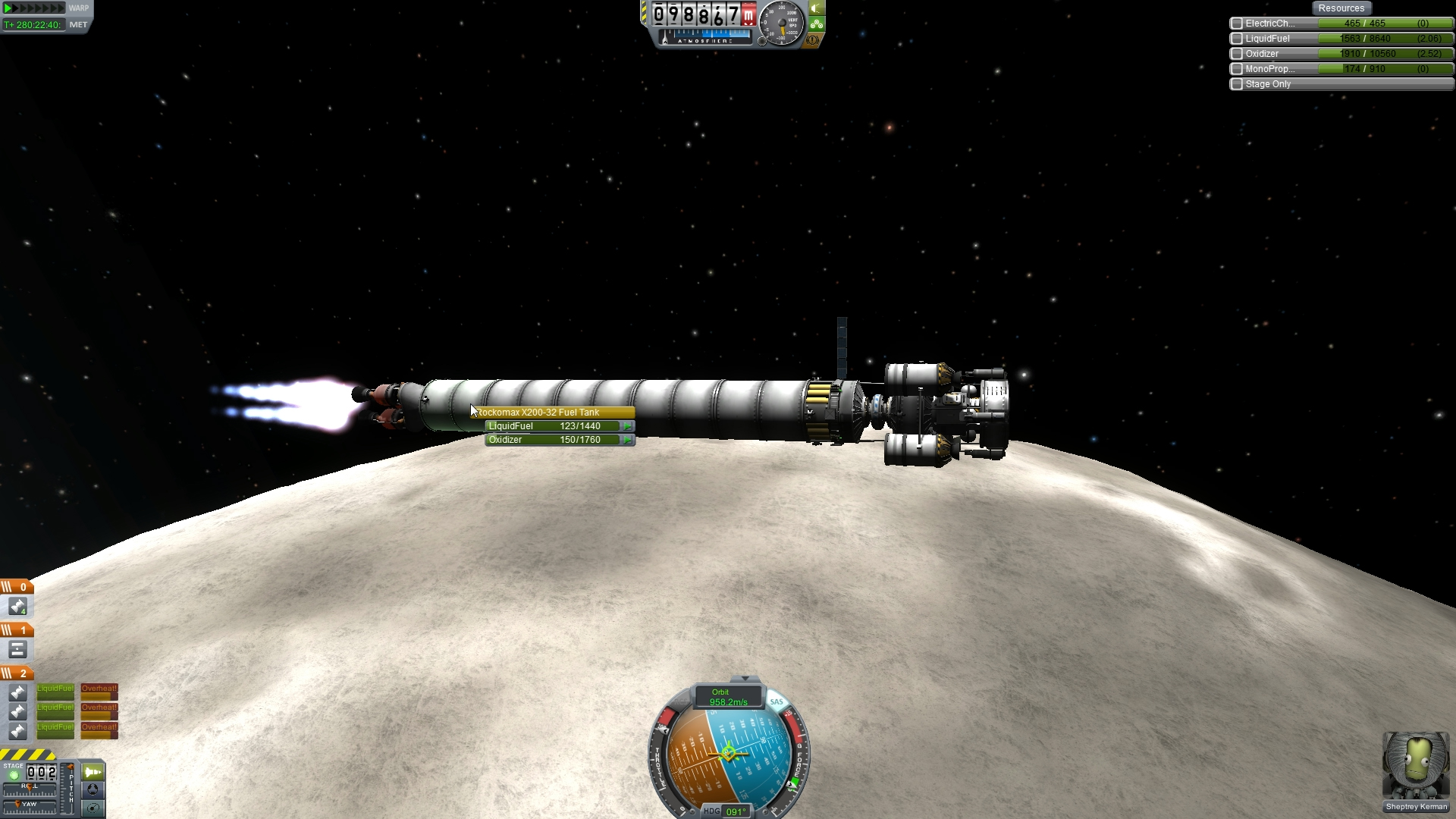The image size is (1456, 819).
Task: Tick the Oxidizer resource checkbox
Action: [1237, 54]
